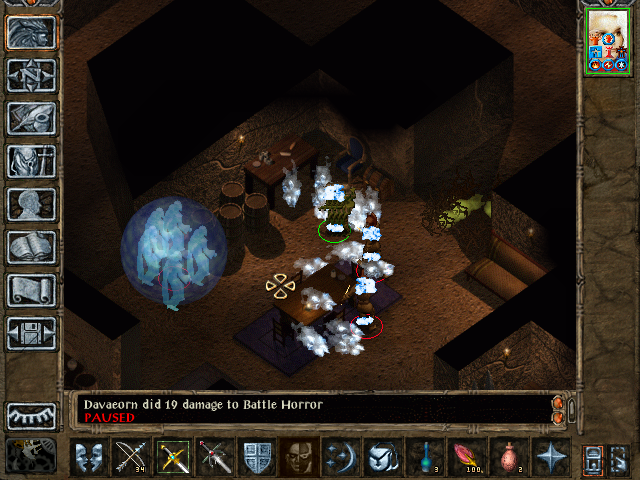
Task: Open the area map screen
Action: tap(31, 75)
